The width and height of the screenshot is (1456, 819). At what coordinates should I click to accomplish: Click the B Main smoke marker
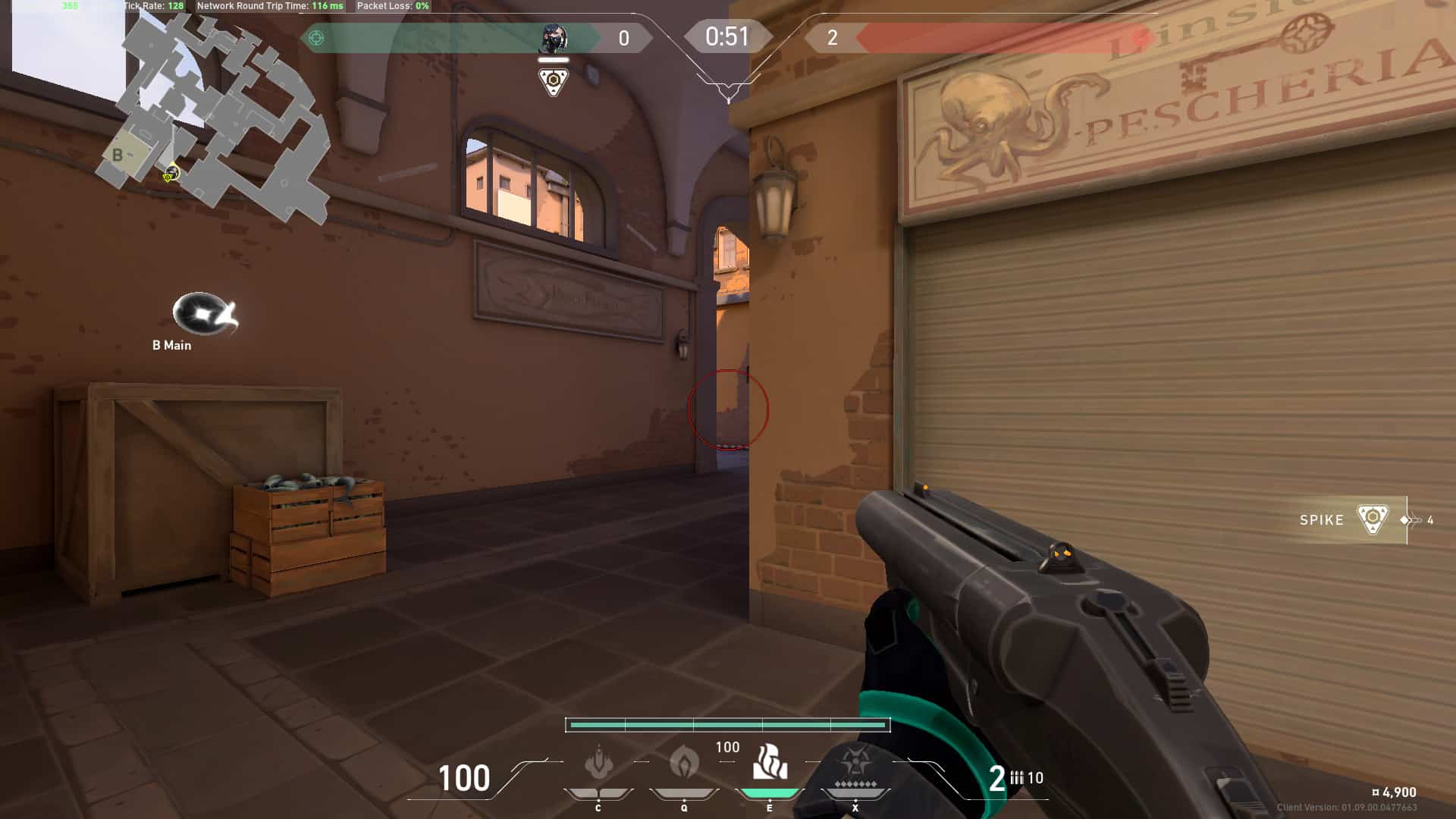[199, 312]
